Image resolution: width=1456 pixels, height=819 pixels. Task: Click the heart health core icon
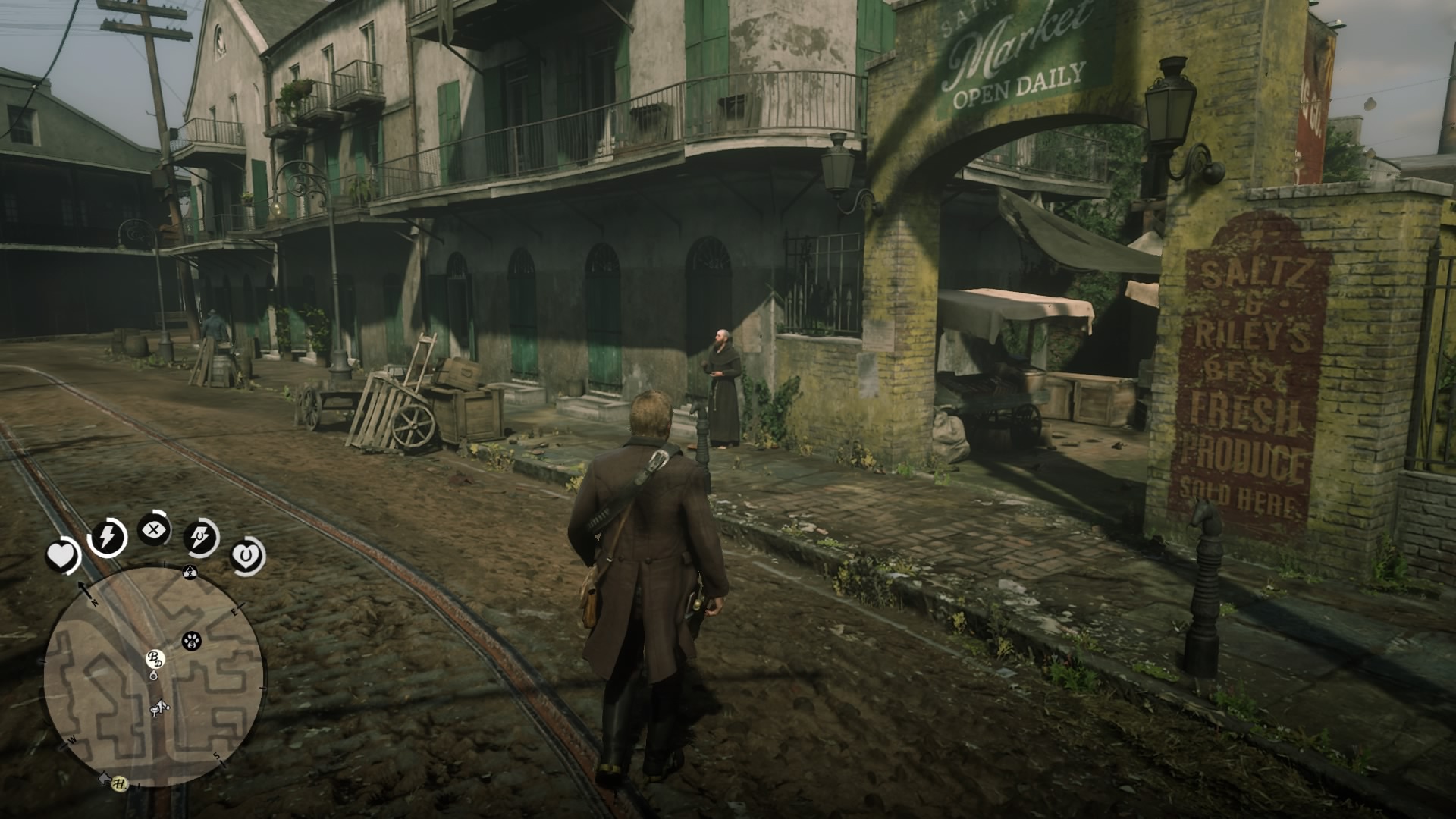point(63,557)
